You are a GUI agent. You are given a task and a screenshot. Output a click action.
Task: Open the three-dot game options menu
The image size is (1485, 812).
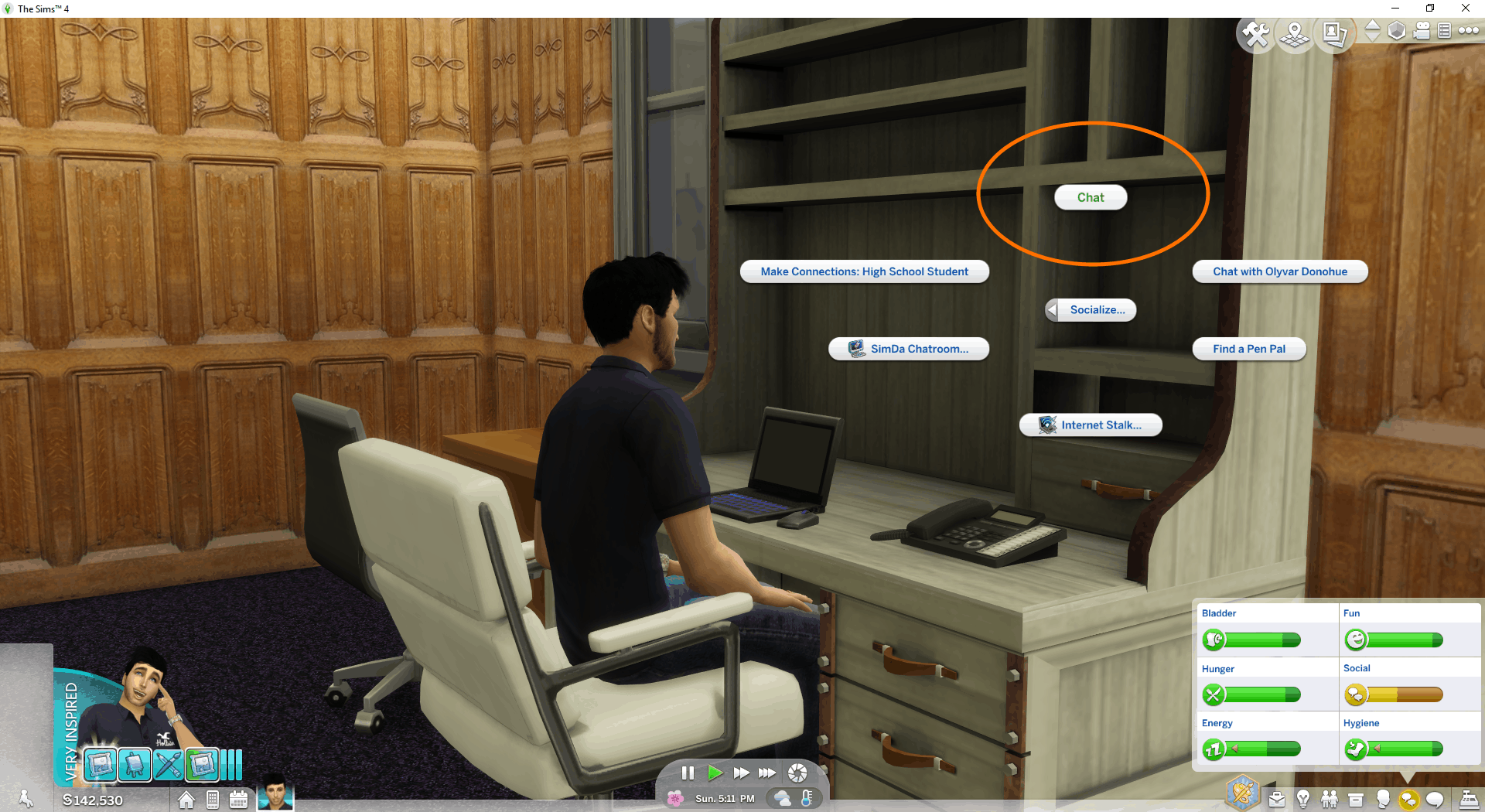(1468, 31)
